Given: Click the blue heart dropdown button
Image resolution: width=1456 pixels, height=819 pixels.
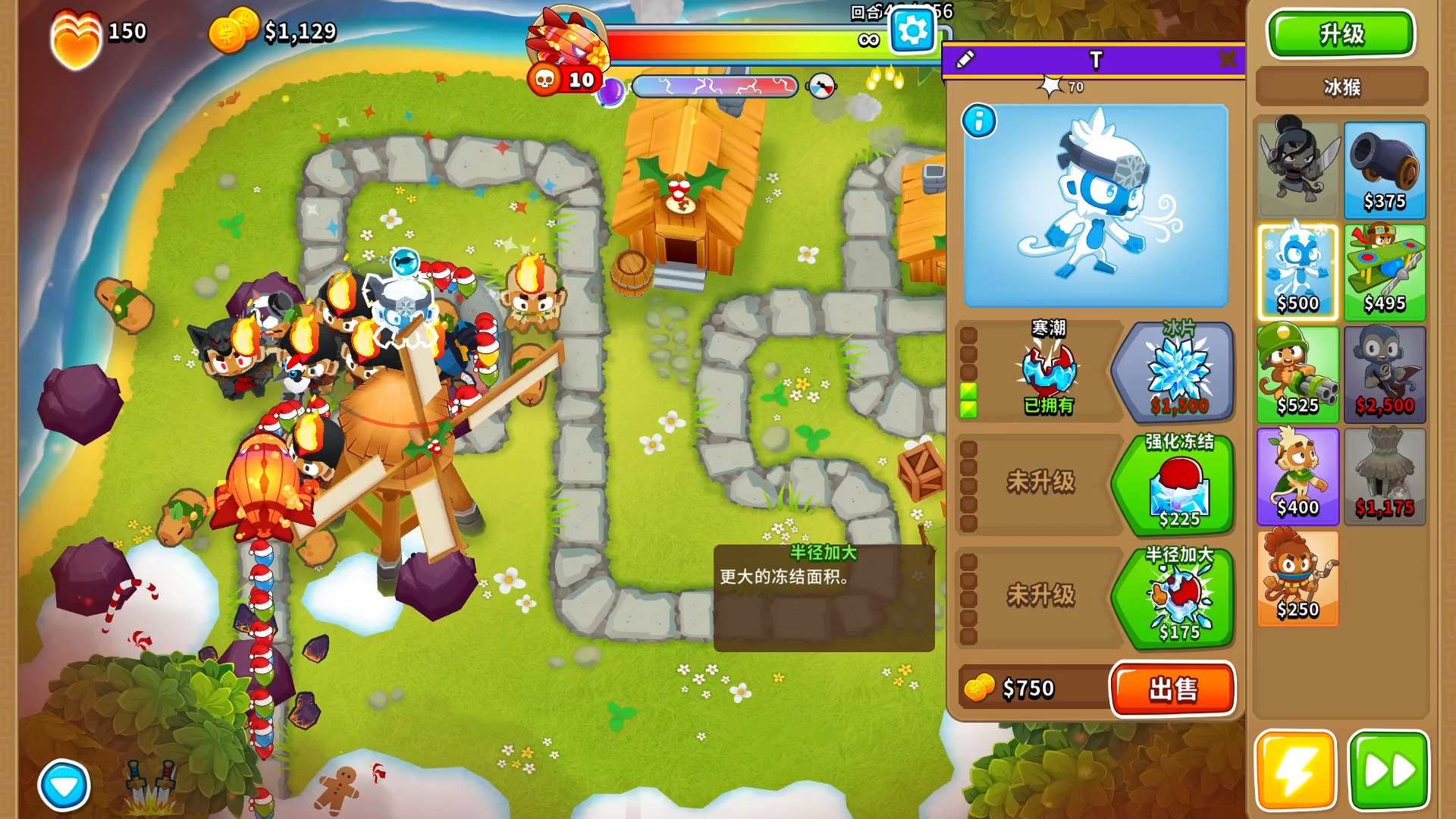Looking at the screenshot, I should [64, 786].
